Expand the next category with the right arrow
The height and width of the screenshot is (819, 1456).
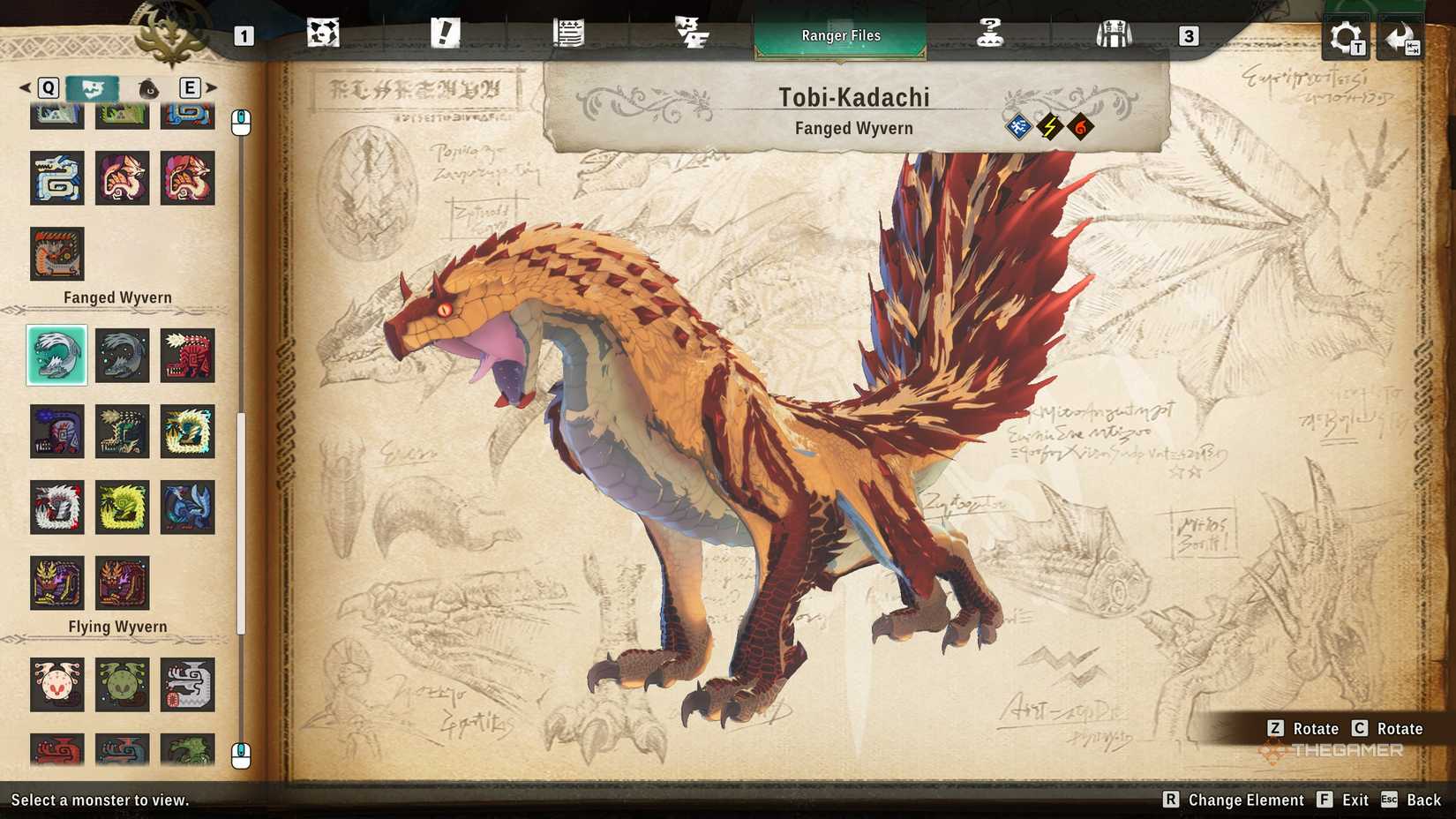click(212, 88)
